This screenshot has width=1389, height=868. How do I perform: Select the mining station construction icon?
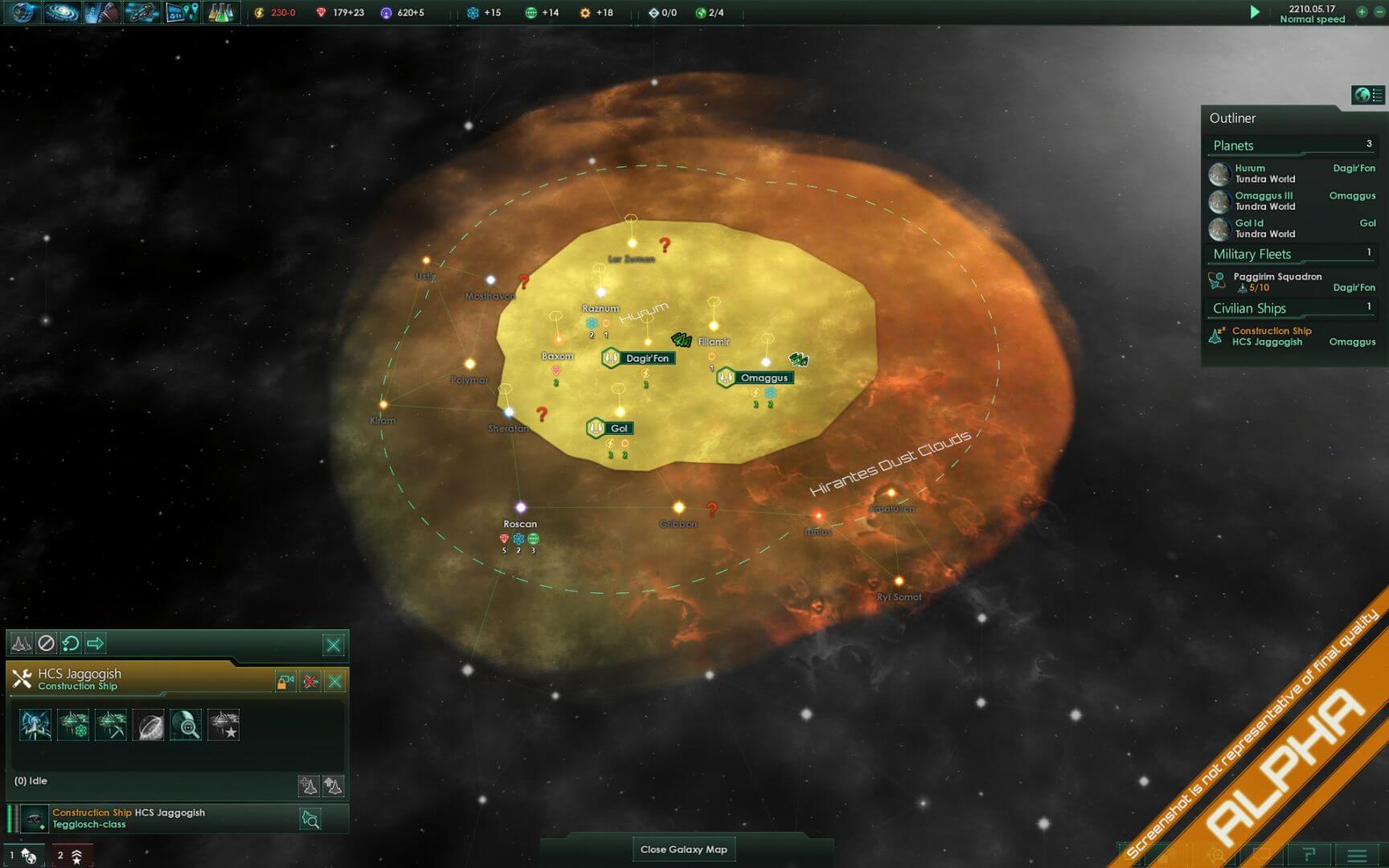[x=110, y=725]
